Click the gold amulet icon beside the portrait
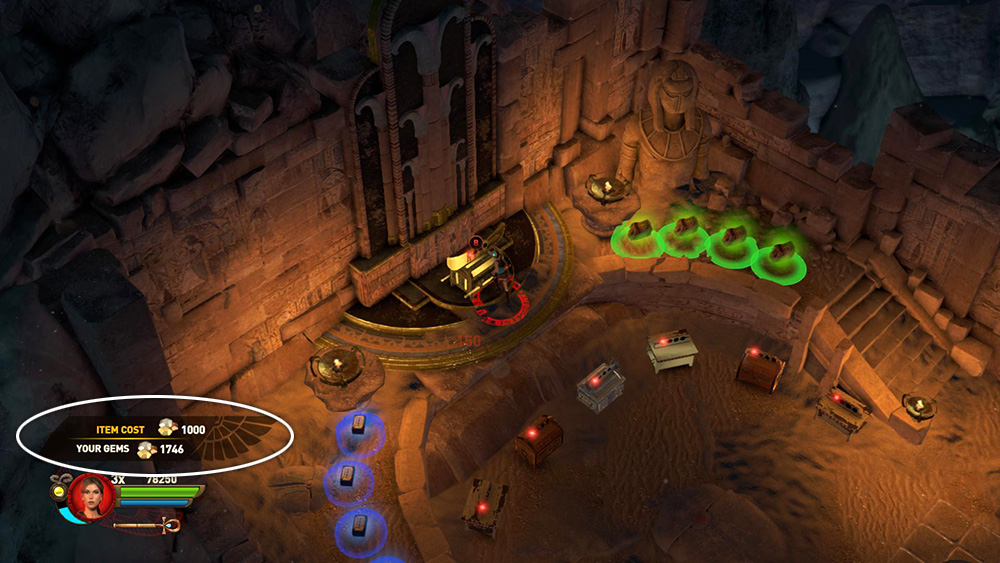This screenshot has width=1000, height=563. tap(57, 492)
